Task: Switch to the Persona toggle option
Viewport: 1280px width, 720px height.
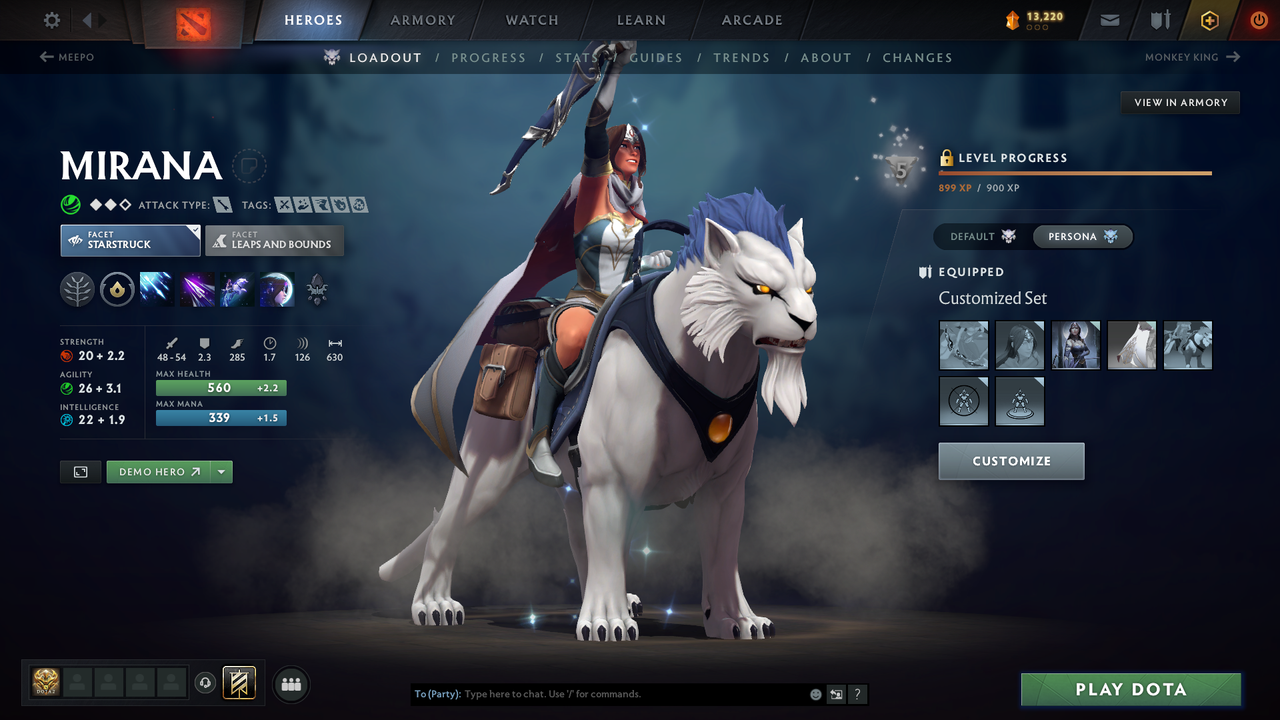Action: [x=1083, y=236]
